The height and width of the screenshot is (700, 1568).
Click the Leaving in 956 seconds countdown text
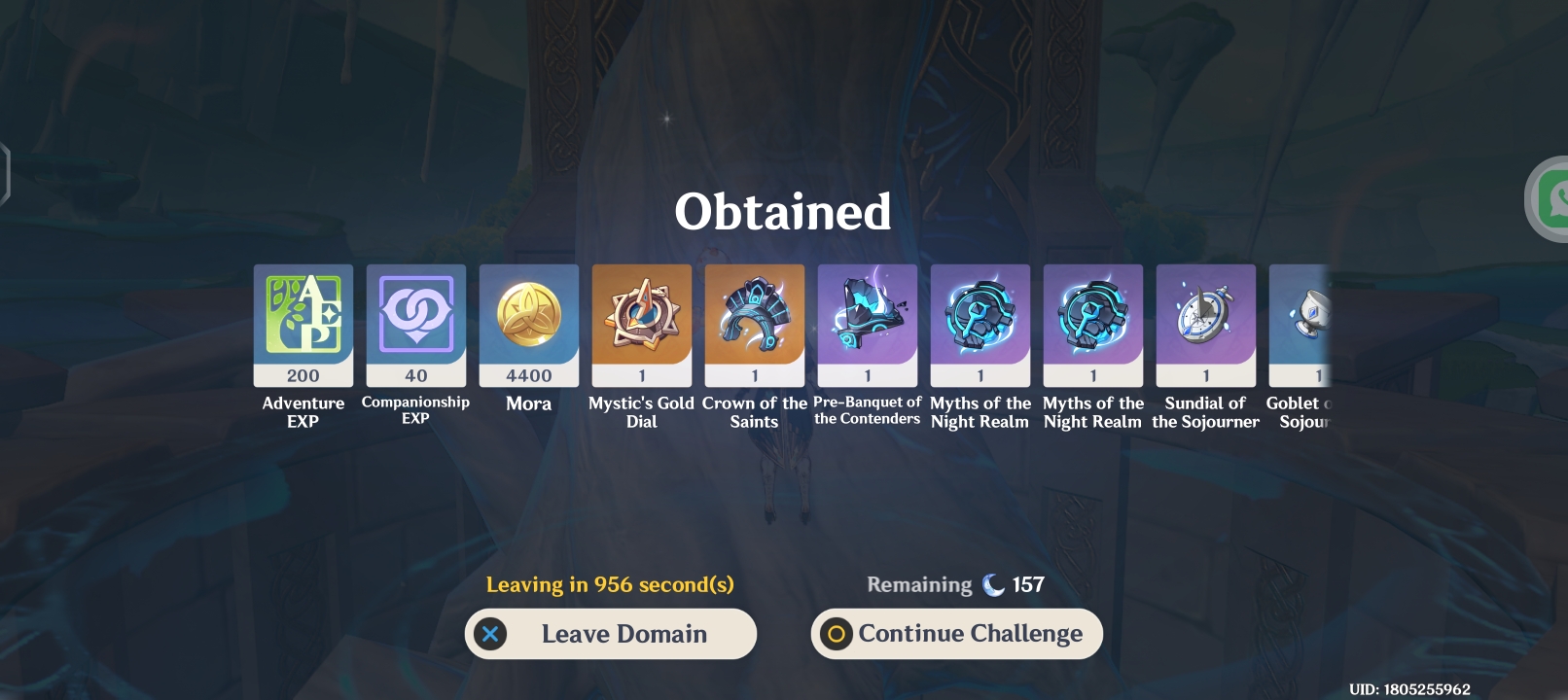611,584
